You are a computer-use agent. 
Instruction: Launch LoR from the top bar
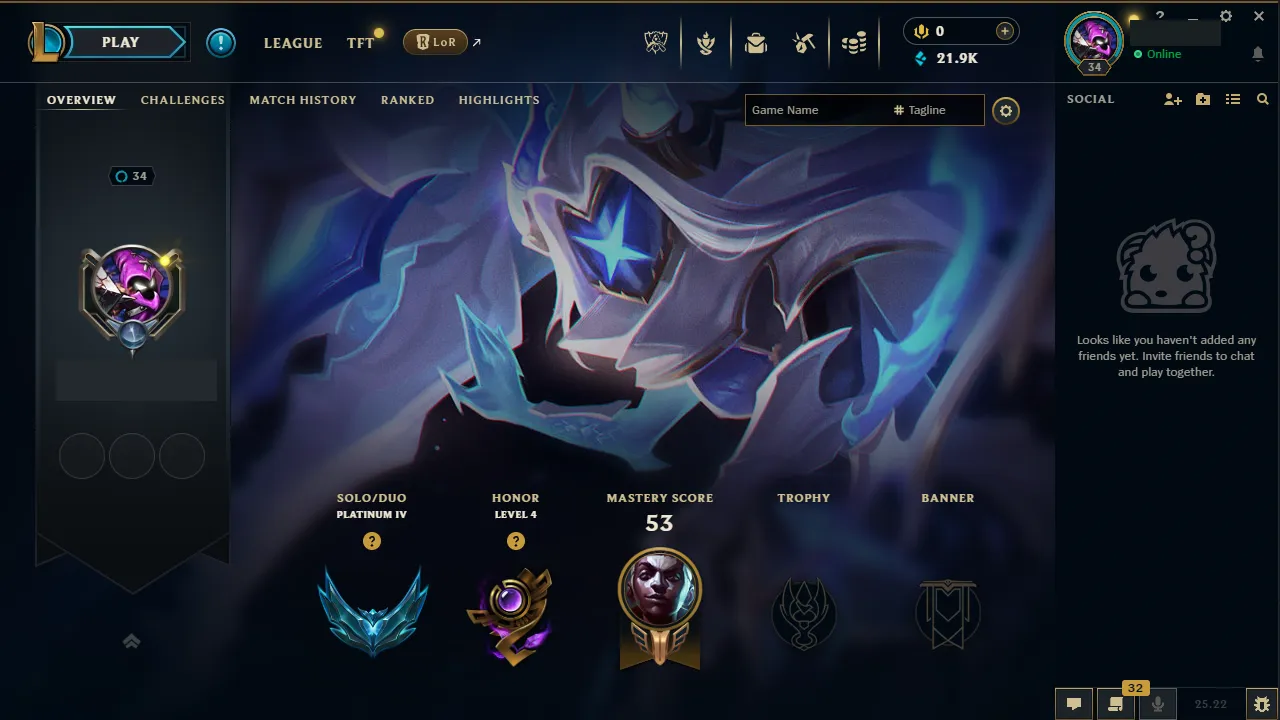click(x=435, y=42)
